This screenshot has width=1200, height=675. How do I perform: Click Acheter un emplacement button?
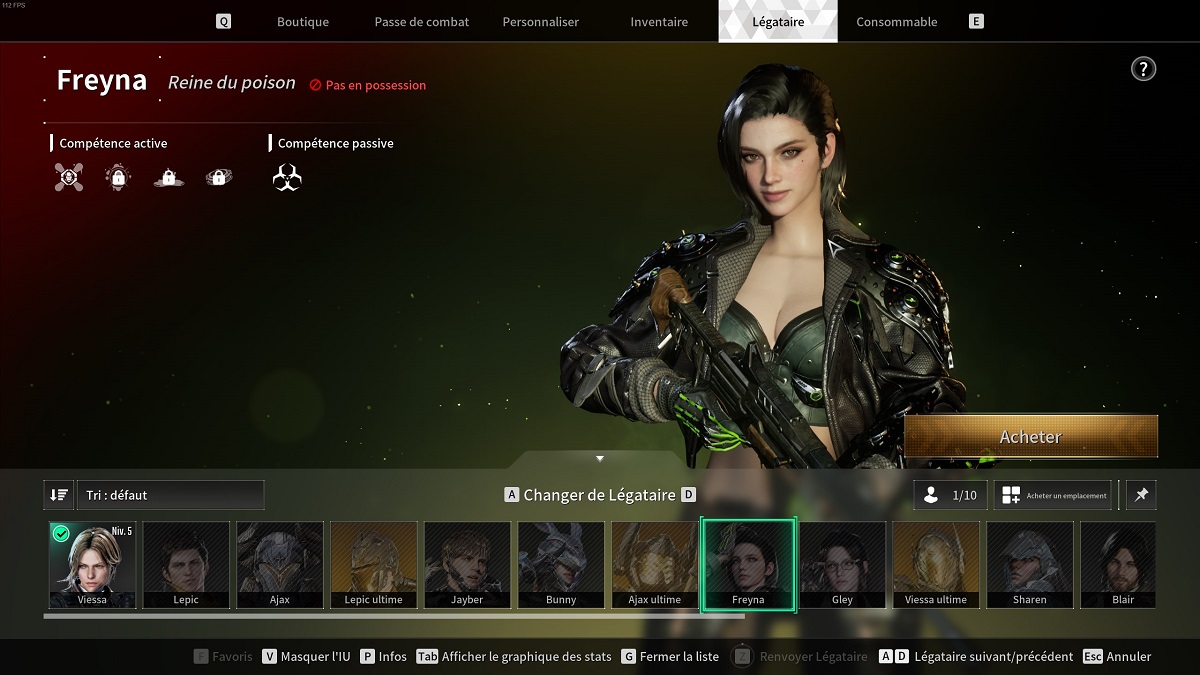coord(1053,495)
